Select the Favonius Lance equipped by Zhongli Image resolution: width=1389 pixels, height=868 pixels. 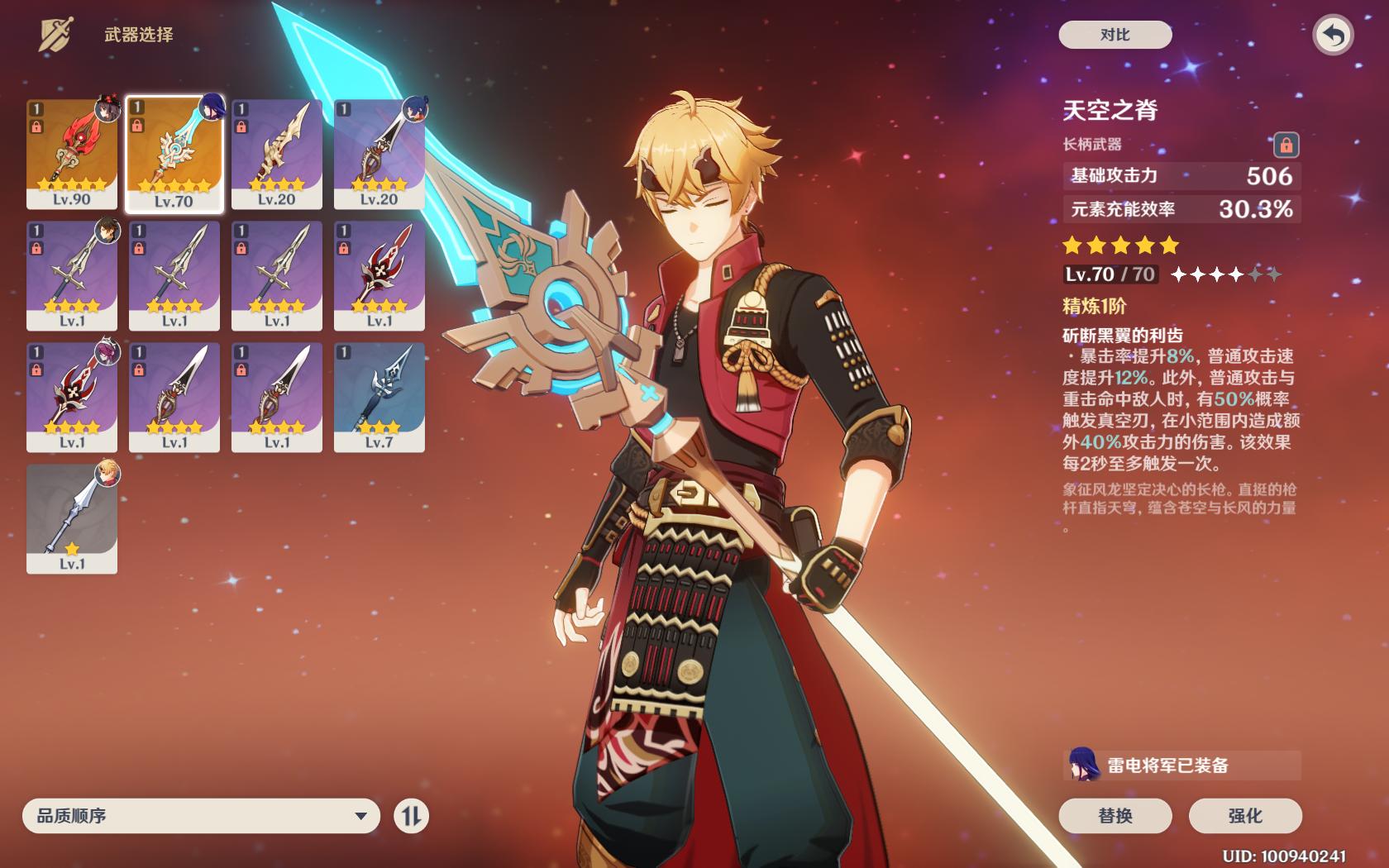pos(72,275)
